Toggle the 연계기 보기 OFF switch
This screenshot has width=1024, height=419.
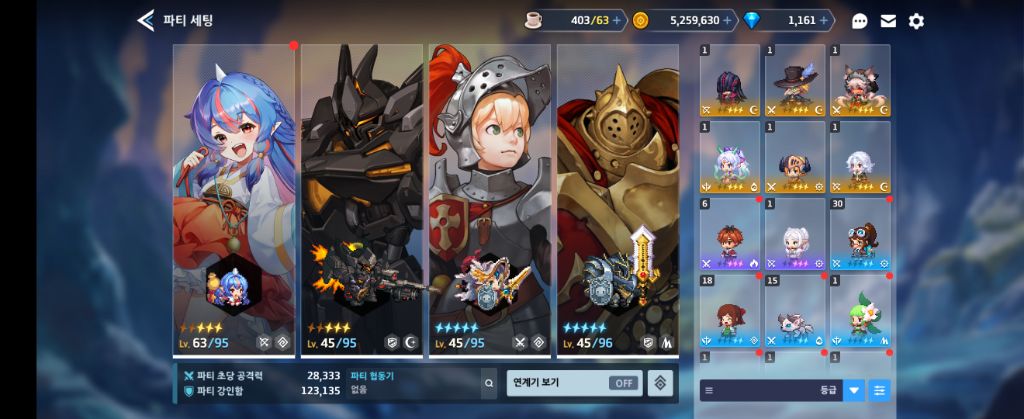coord(625,382)
